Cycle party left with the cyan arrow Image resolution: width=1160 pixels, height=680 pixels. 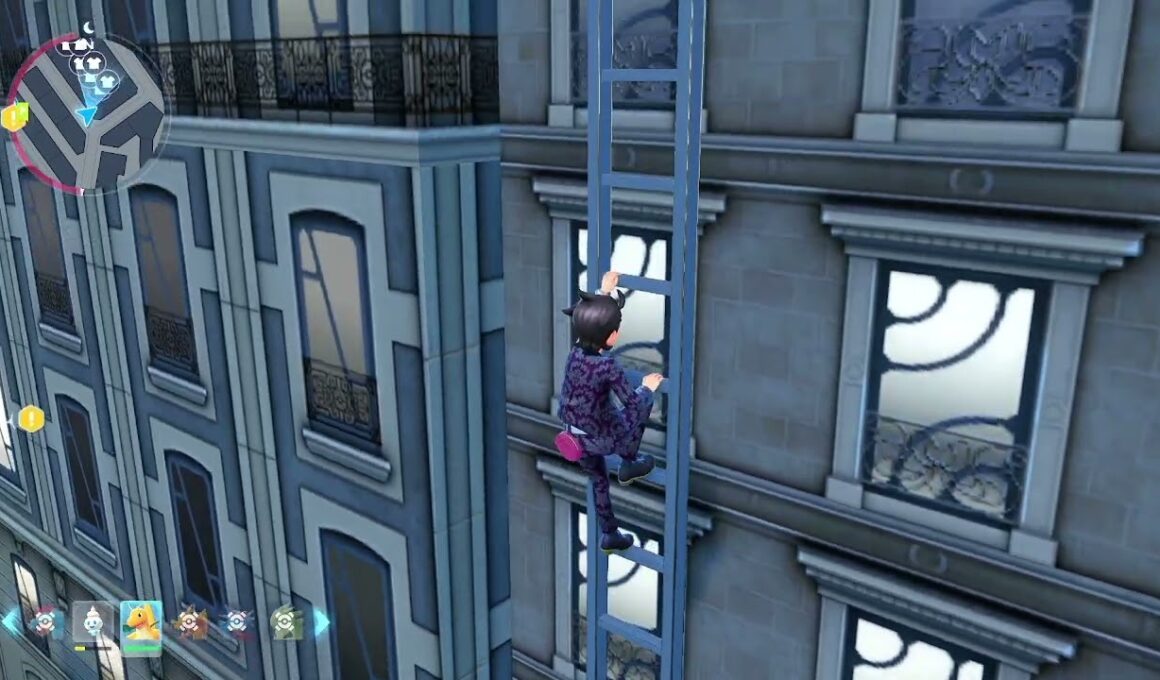click(9, 622)
